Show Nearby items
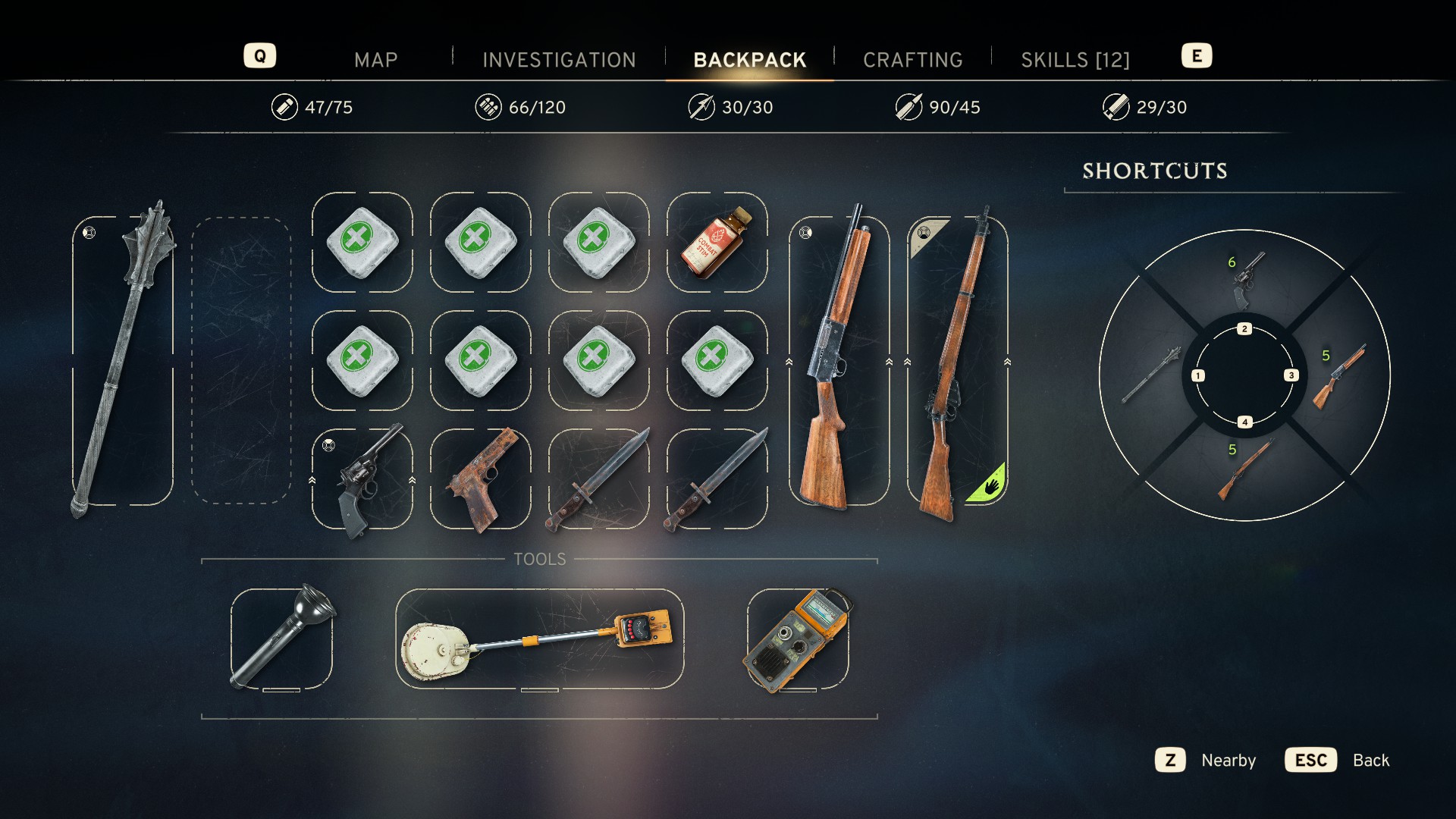Viewport: 1456px width, 819px height. point(1206,760)
